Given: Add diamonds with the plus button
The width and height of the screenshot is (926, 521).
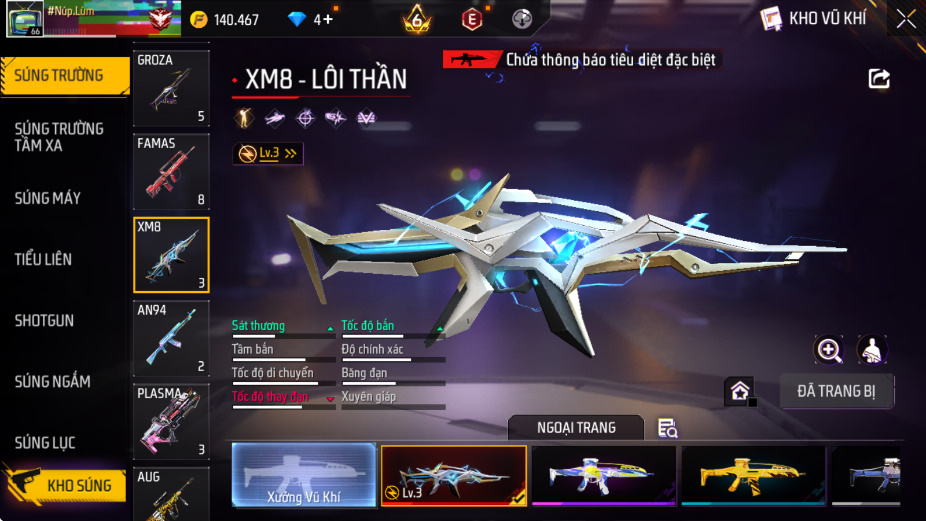Looking at the screenshot, I should point(326,19).
